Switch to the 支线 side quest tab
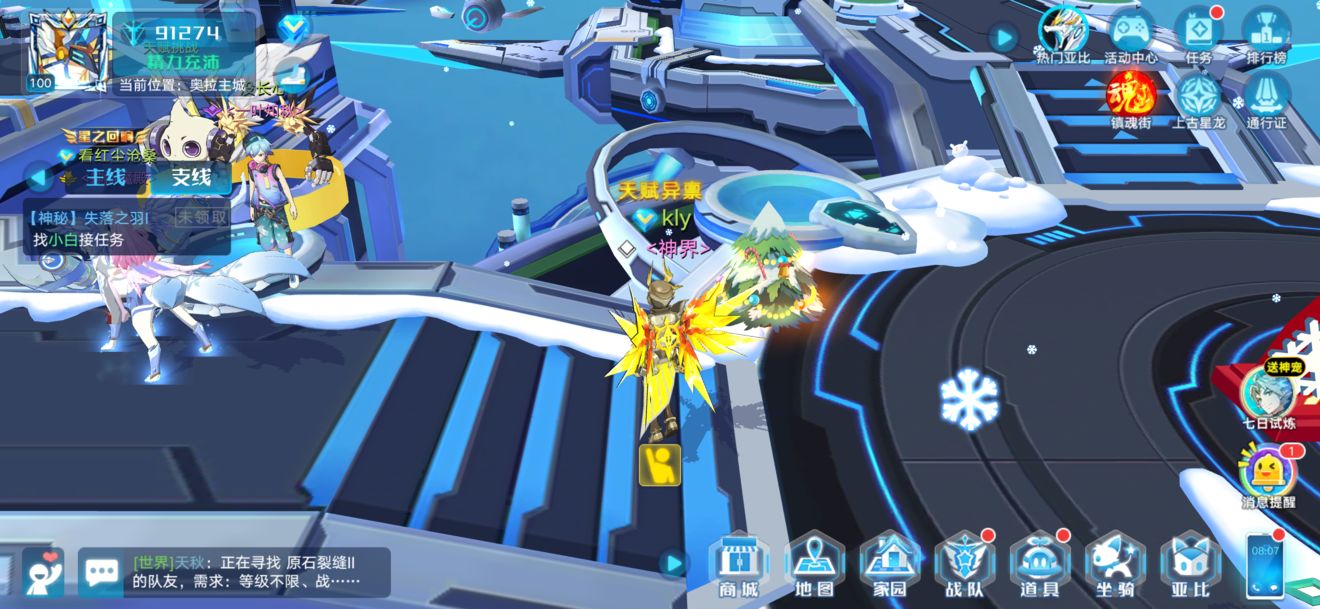The height and width of the screenshot is (609, 1320). (191, 178)
